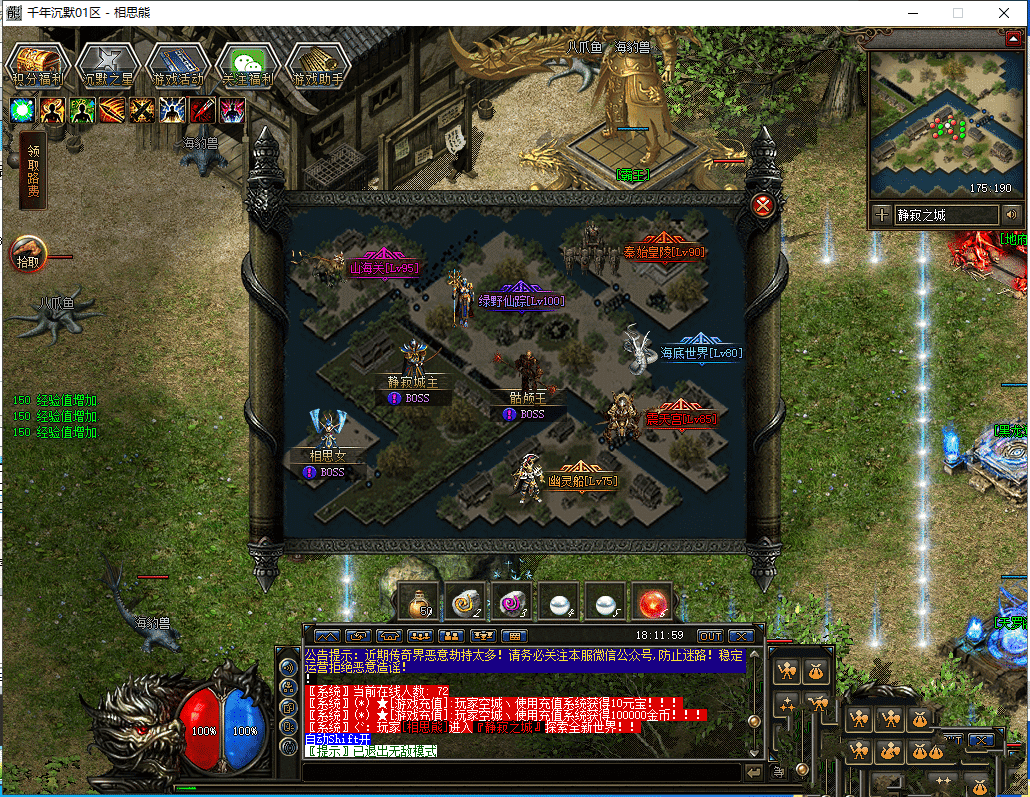Activate the 拾取 pickup button

pyautogui.click(x=27, y=254)
